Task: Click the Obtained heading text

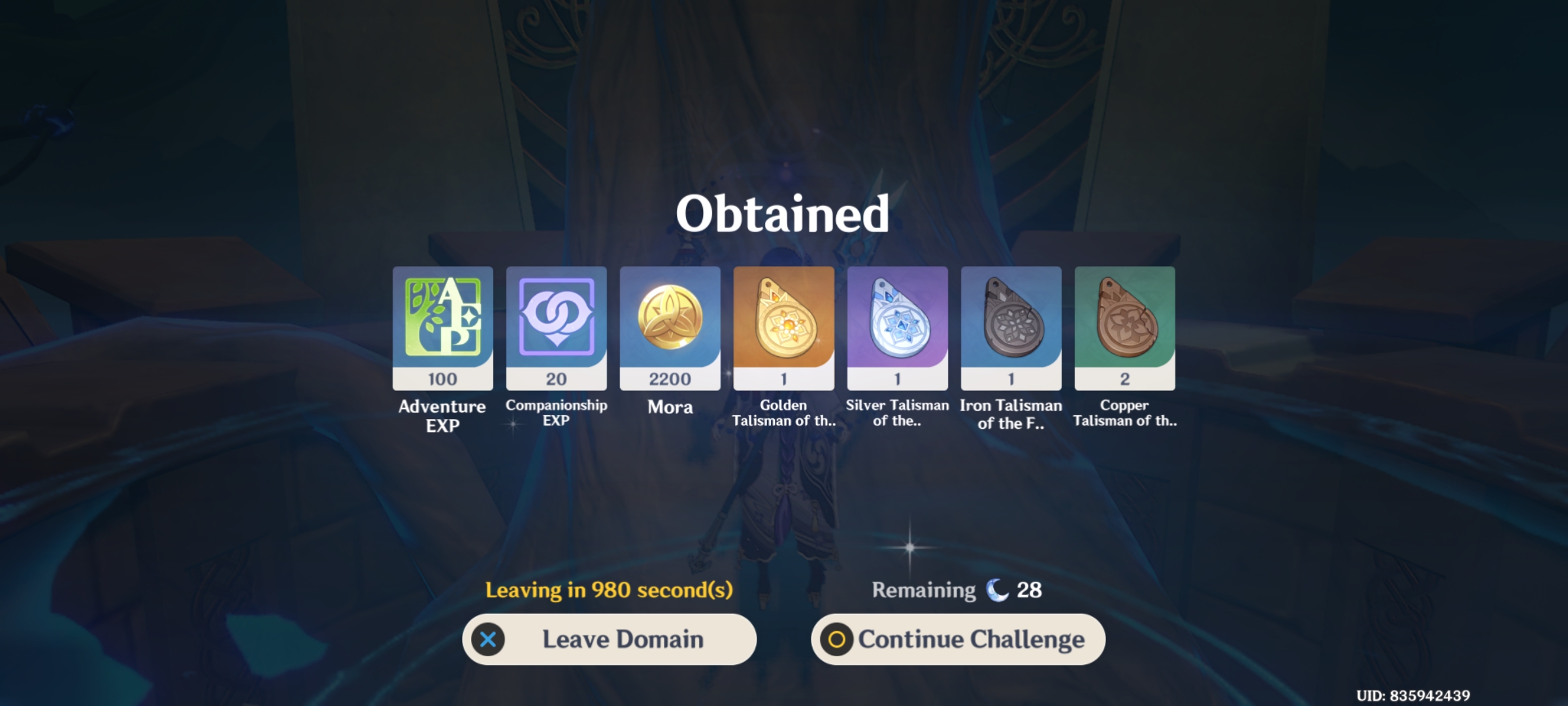Action: (x=783, y=213)
